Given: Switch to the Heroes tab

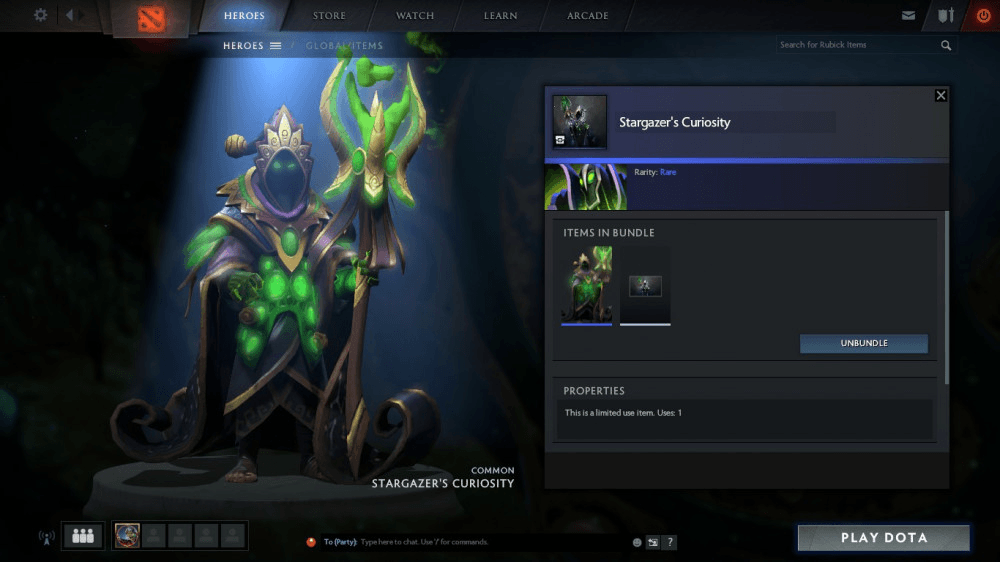Looking at the screenshot, I should (244, 16).
